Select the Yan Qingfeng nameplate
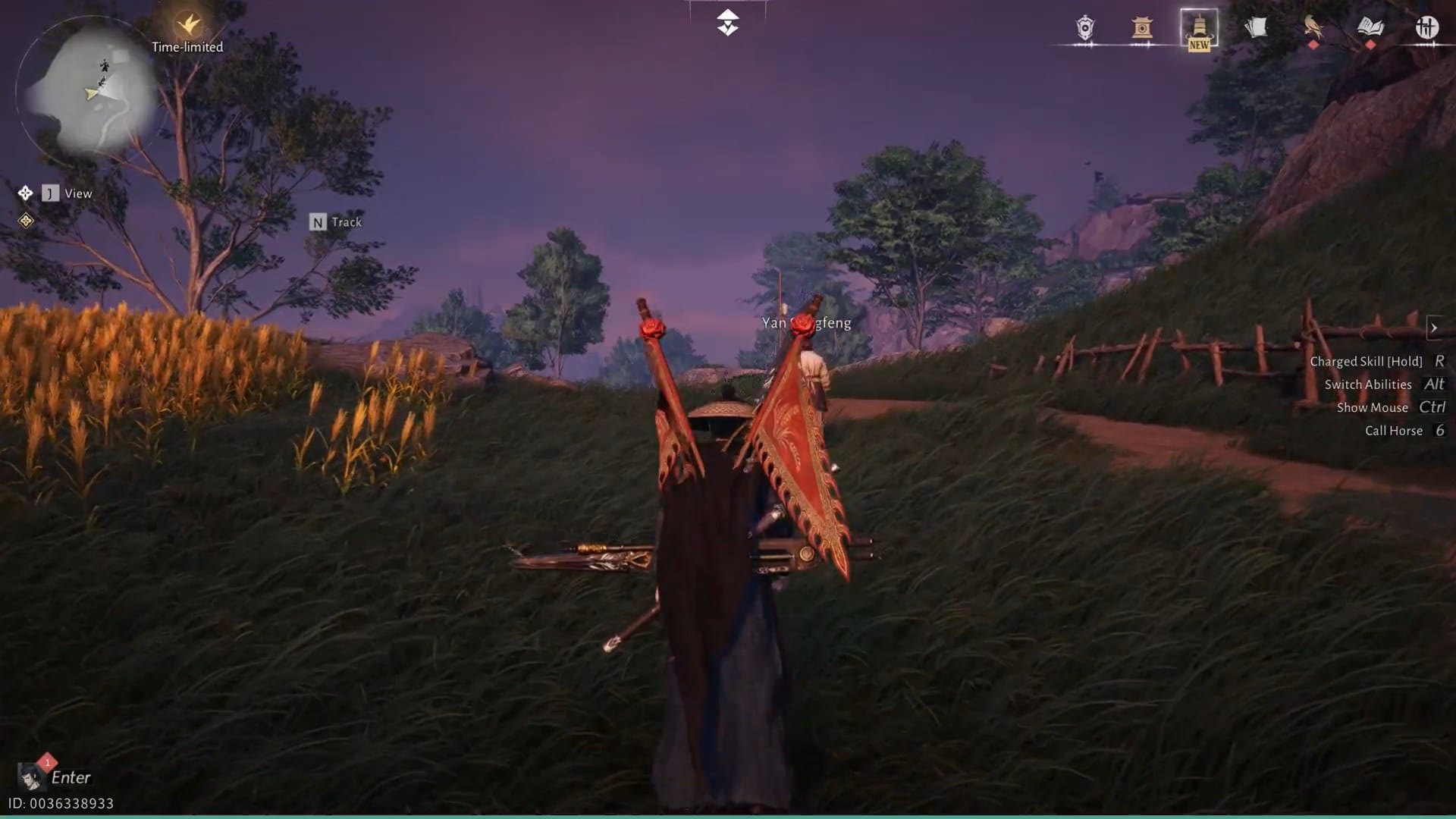 tap(805, 322)
